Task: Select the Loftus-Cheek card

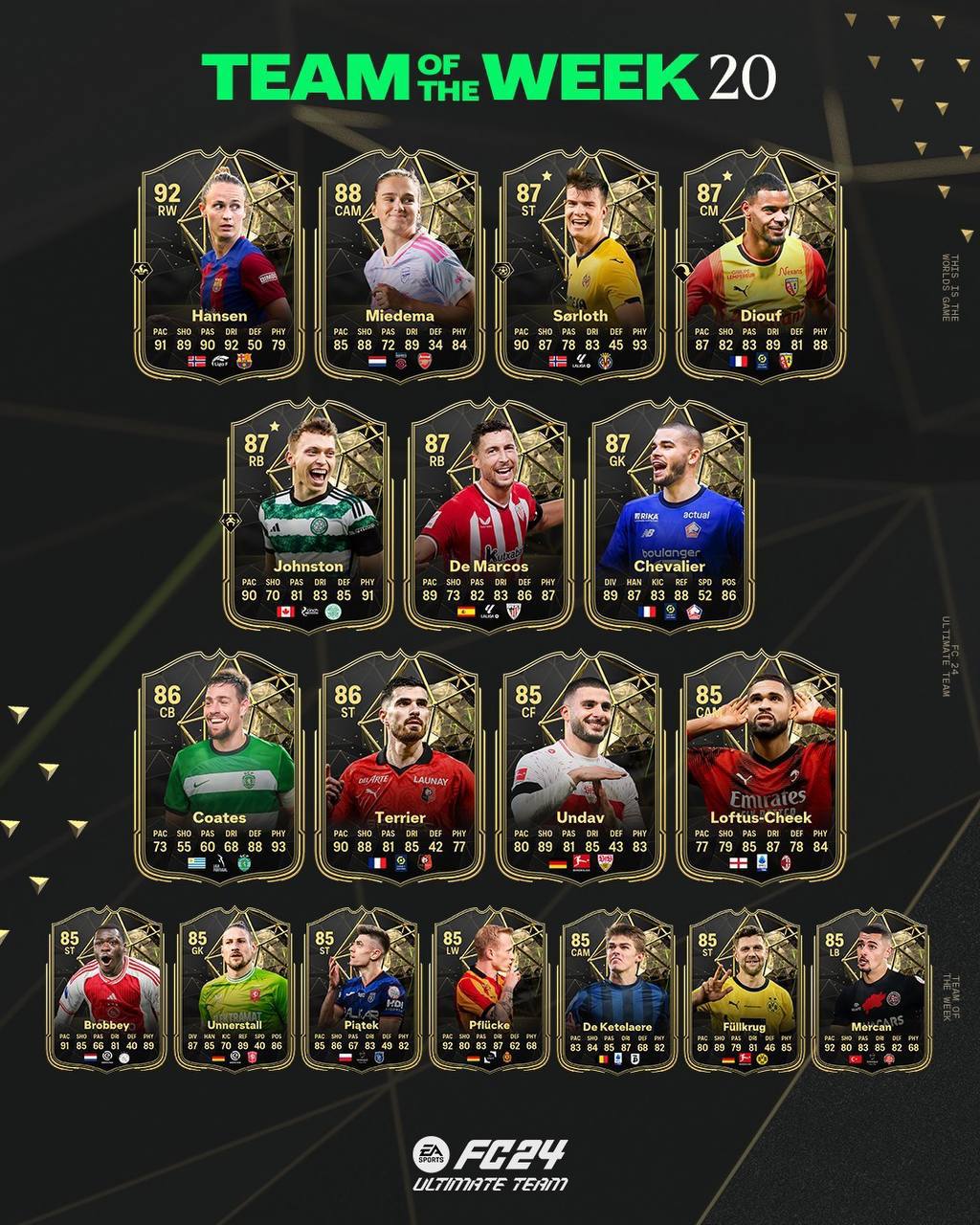Action: pos(760,766)
